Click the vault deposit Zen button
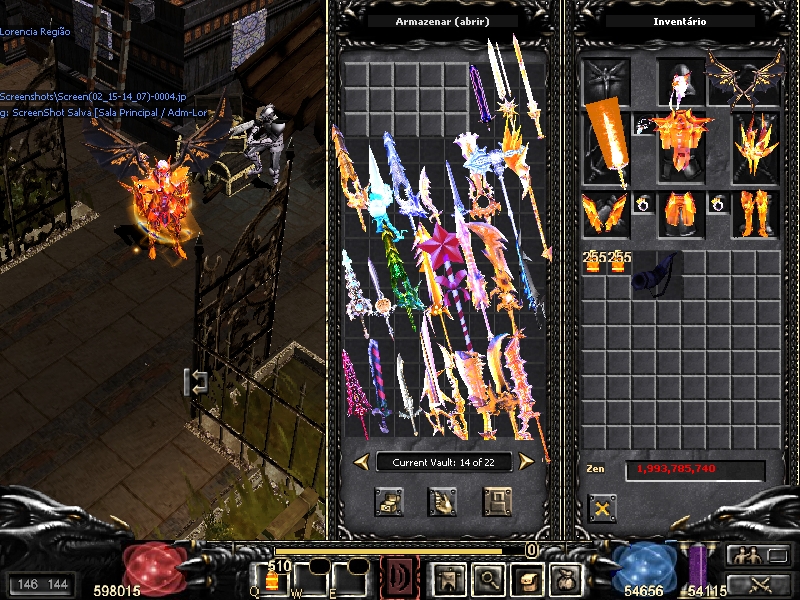800x600 pixels. pyautogui.click(x=389, y=500)
